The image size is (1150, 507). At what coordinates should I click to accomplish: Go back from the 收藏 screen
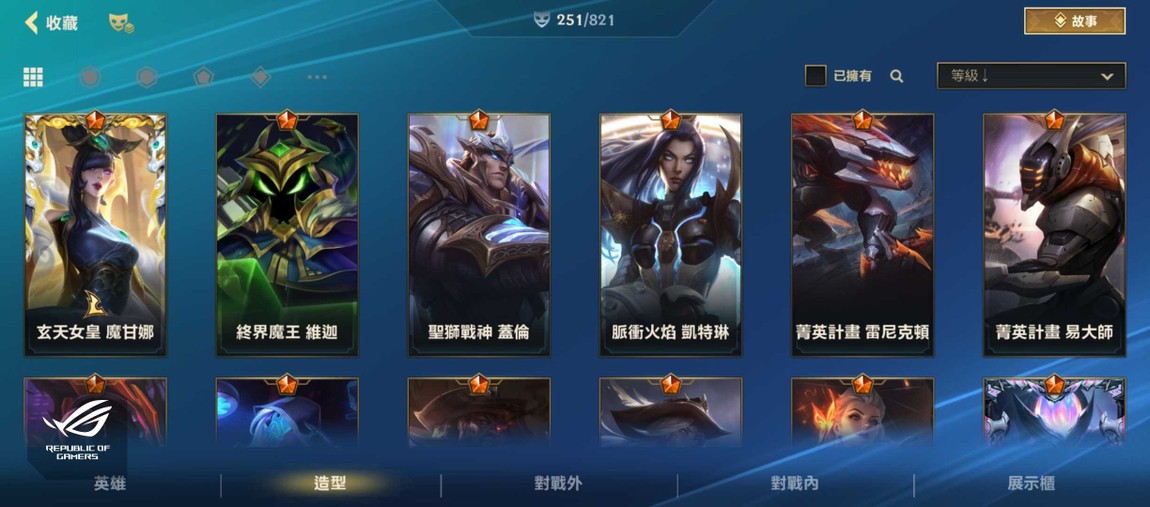coord(33,22)
